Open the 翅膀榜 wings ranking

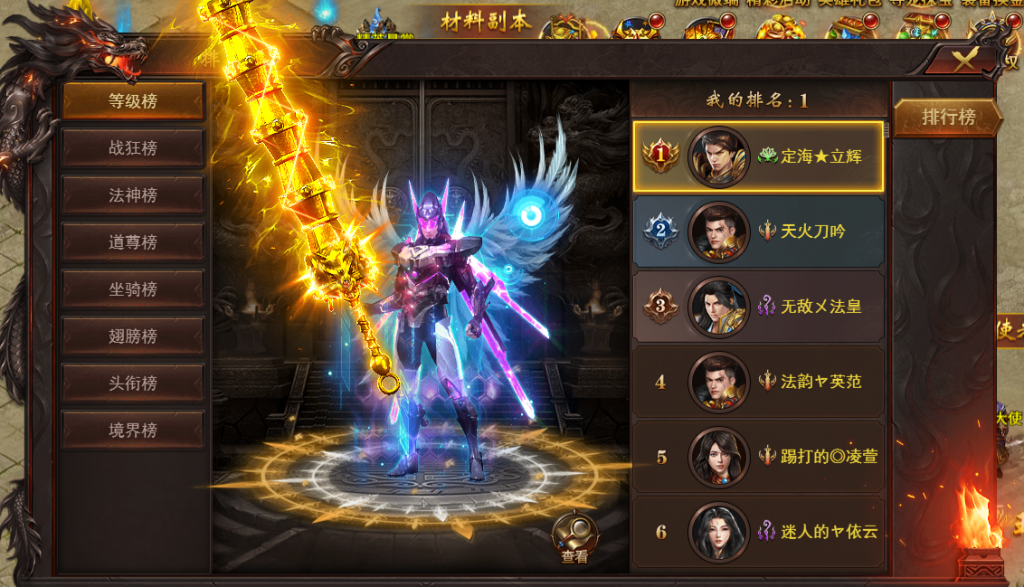(x=133, y=336)
